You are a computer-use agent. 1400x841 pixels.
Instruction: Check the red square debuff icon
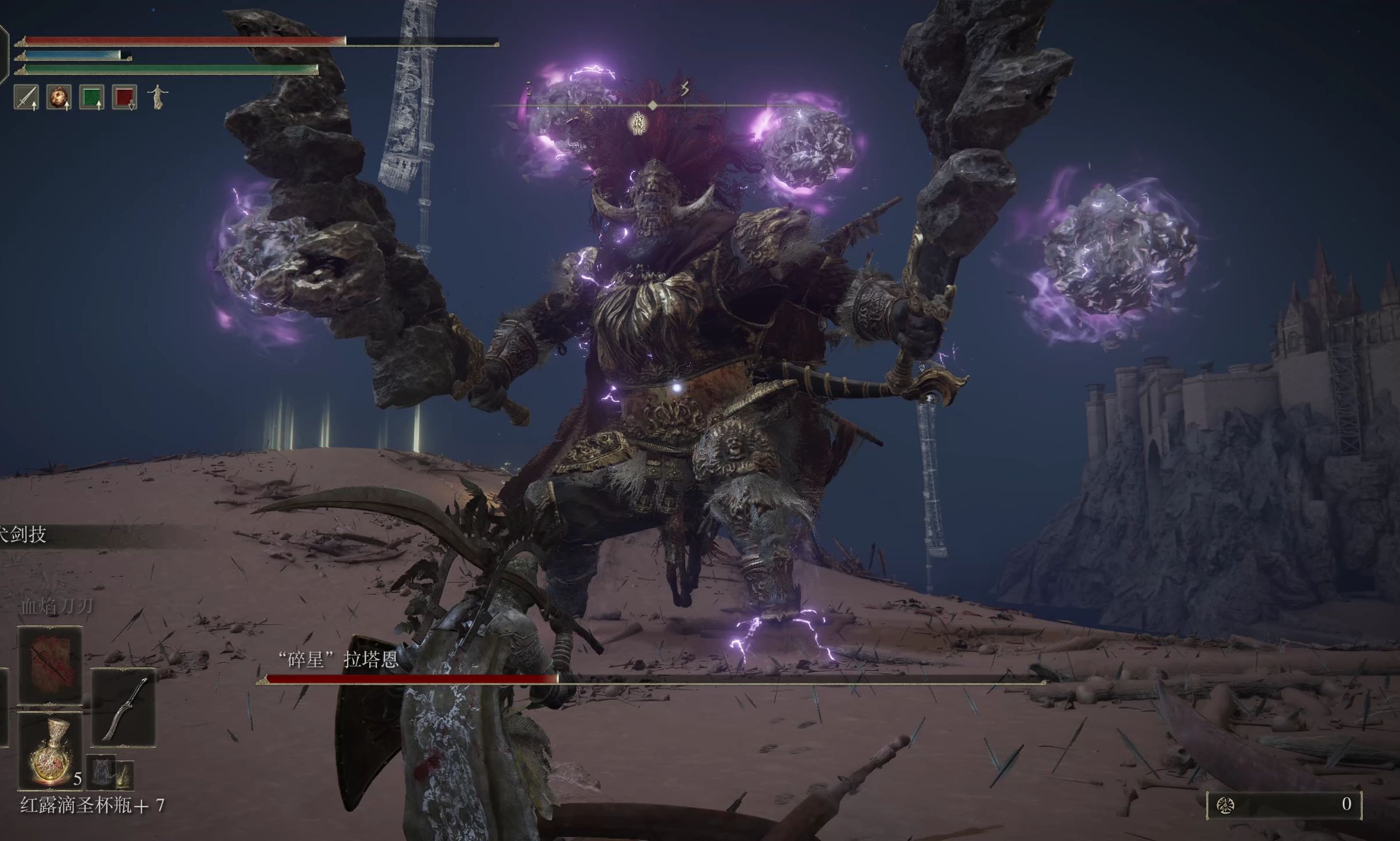(x=125, y=97)
